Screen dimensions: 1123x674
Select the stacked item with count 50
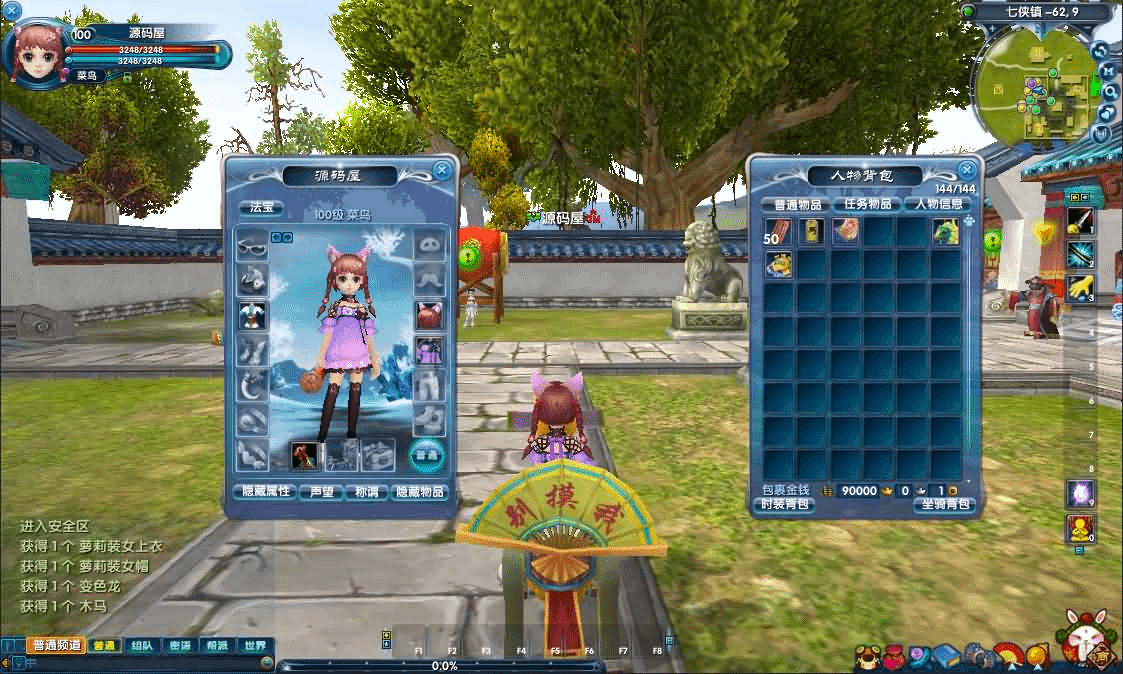click(779, 232)
